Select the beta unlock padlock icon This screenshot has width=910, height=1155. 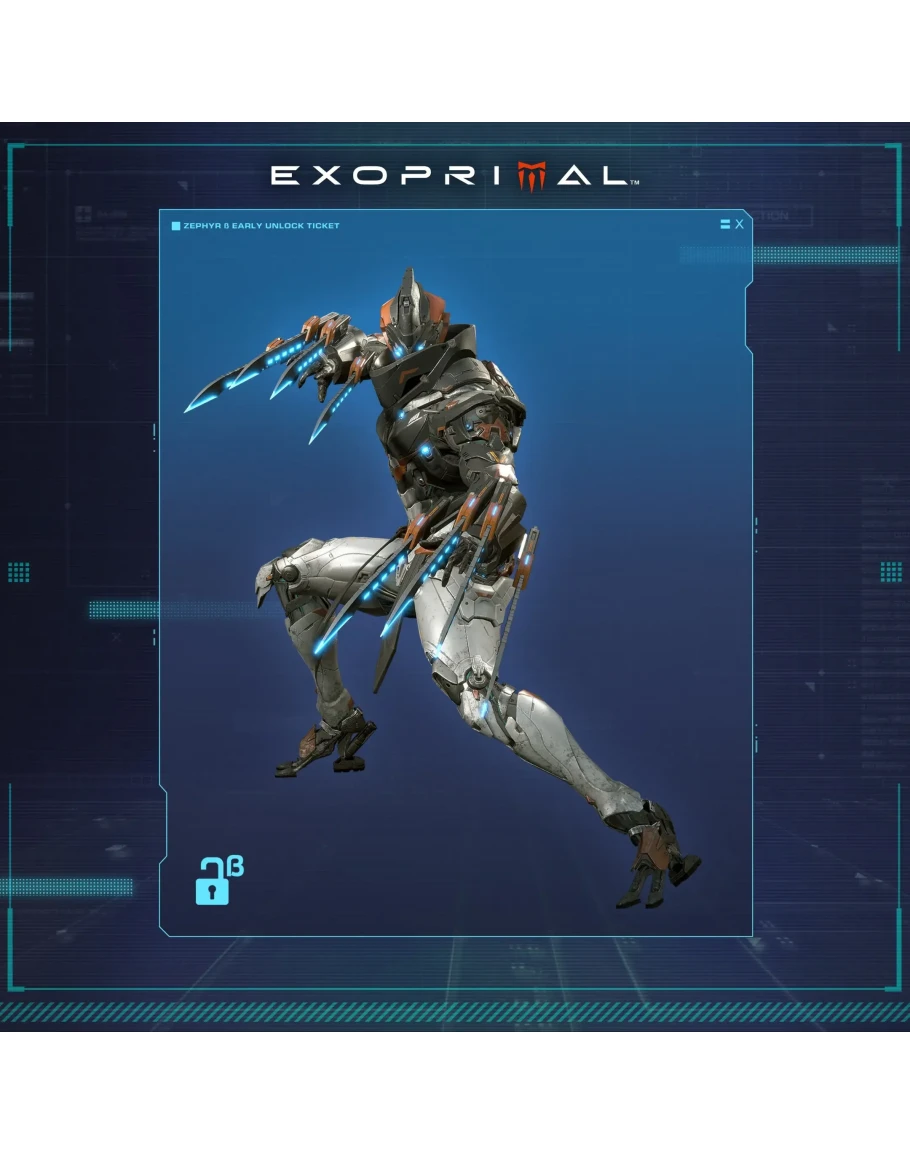tap(215, 881)
